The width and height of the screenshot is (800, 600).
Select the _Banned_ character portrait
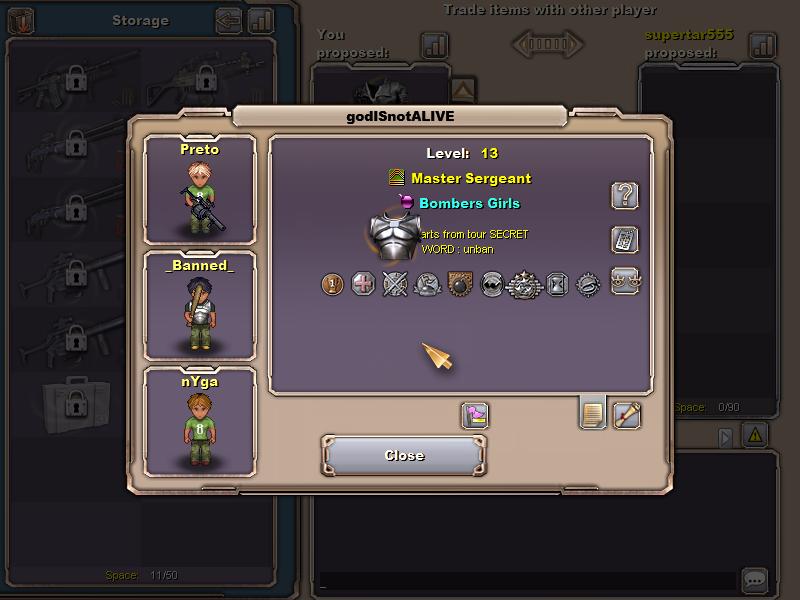pyautogui.click(x=200, y=306)
